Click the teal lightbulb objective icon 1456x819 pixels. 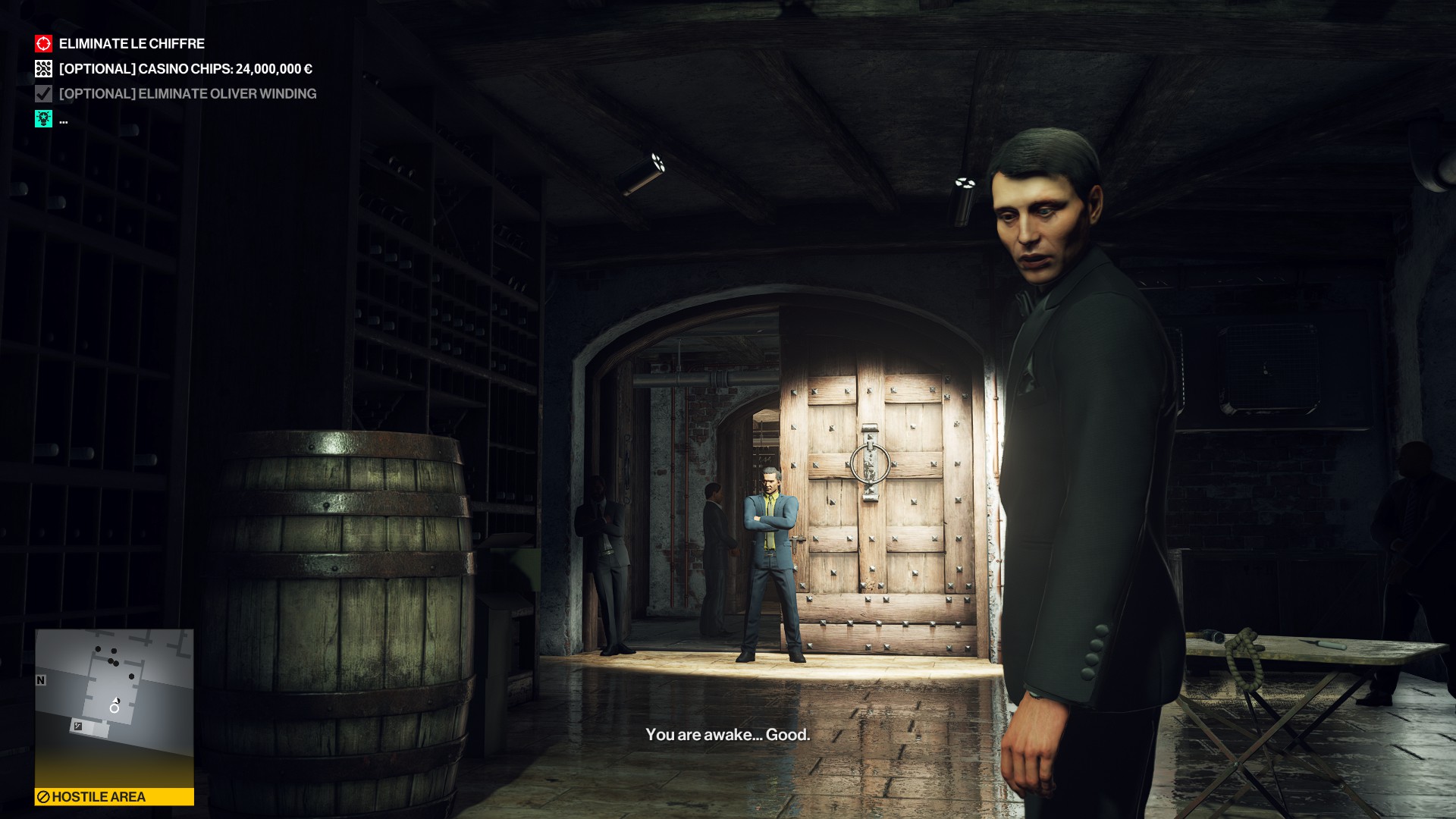coord(44,119)
